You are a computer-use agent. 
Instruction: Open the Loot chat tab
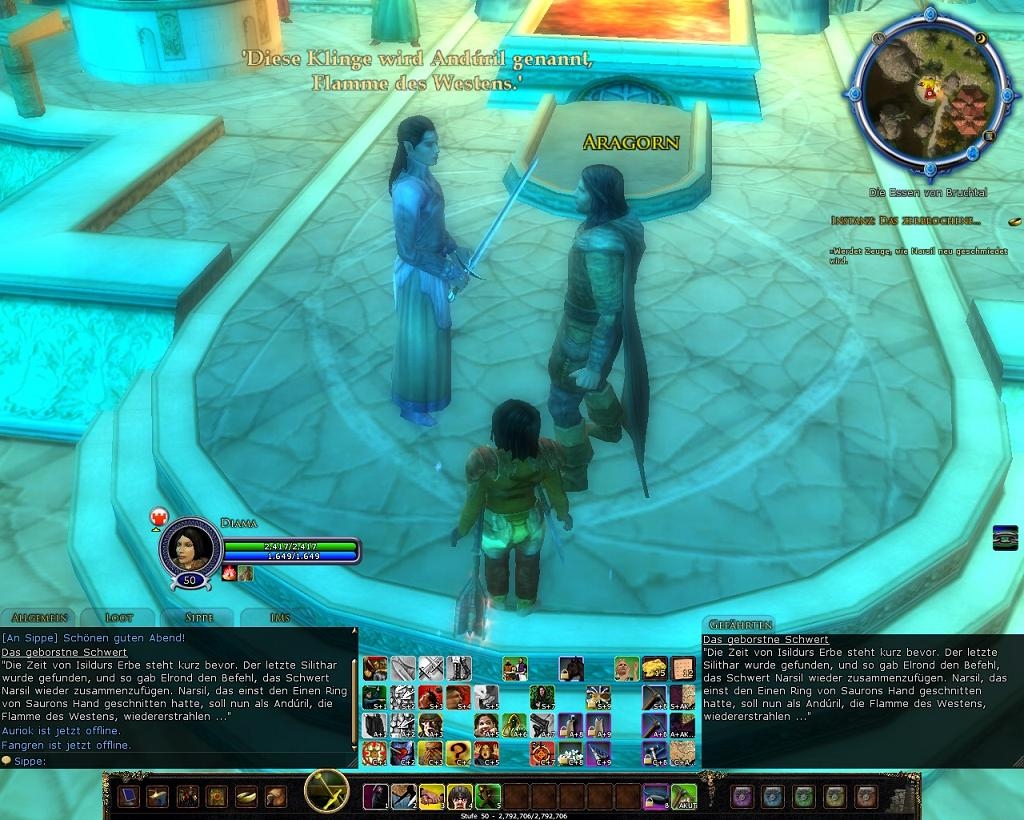click(119, 617)
